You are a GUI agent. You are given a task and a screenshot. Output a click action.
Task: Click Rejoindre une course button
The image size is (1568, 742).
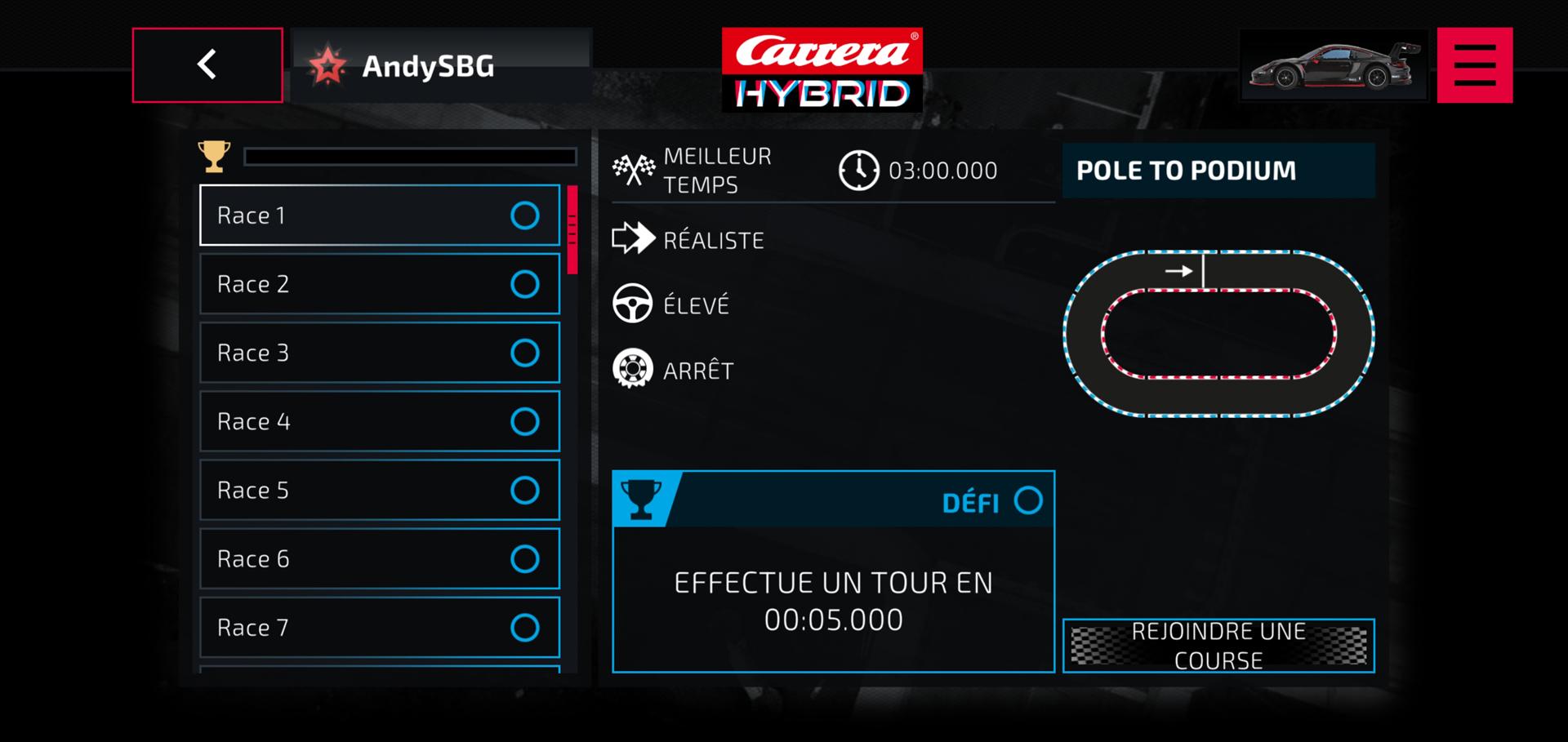pos(1218,646)
